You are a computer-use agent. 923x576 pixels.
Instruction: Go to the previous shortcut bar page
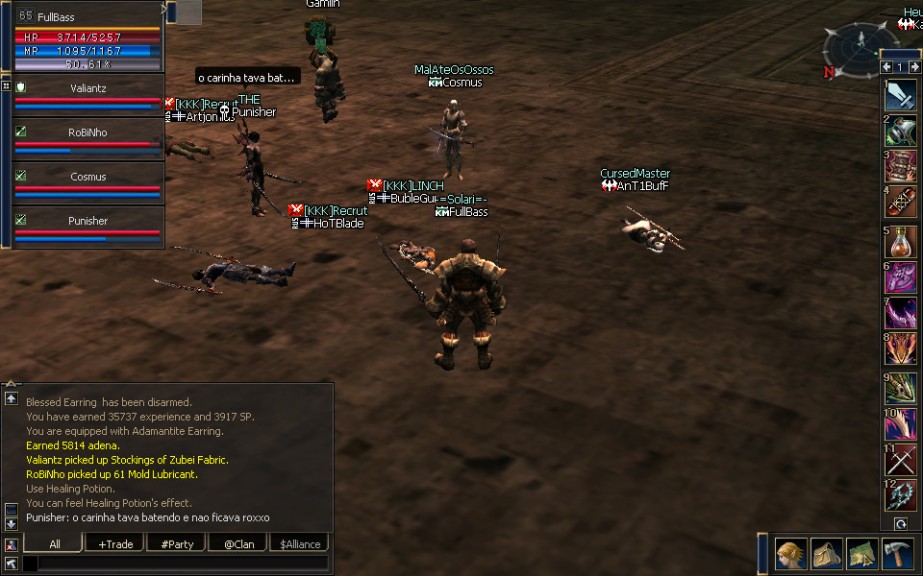tap(886, 67)
